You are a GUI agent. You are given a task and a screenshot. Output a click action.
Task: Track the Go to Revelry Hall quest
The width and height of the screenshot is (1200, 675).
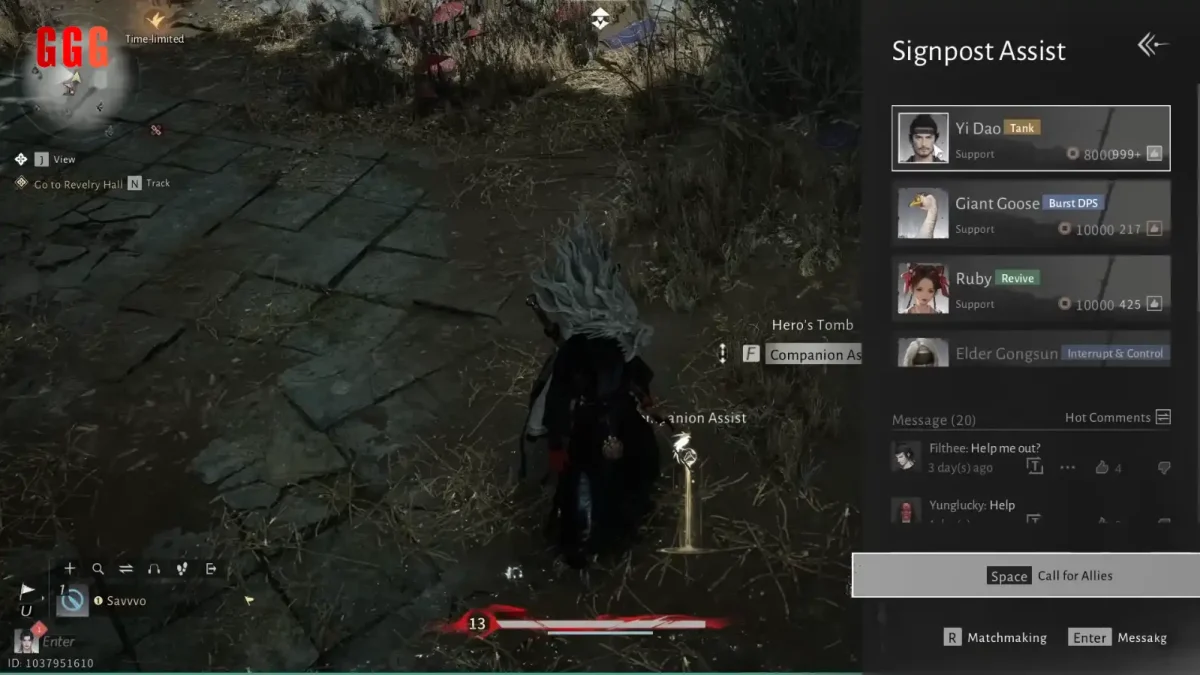pyautogui.click(x=135, y=184)
